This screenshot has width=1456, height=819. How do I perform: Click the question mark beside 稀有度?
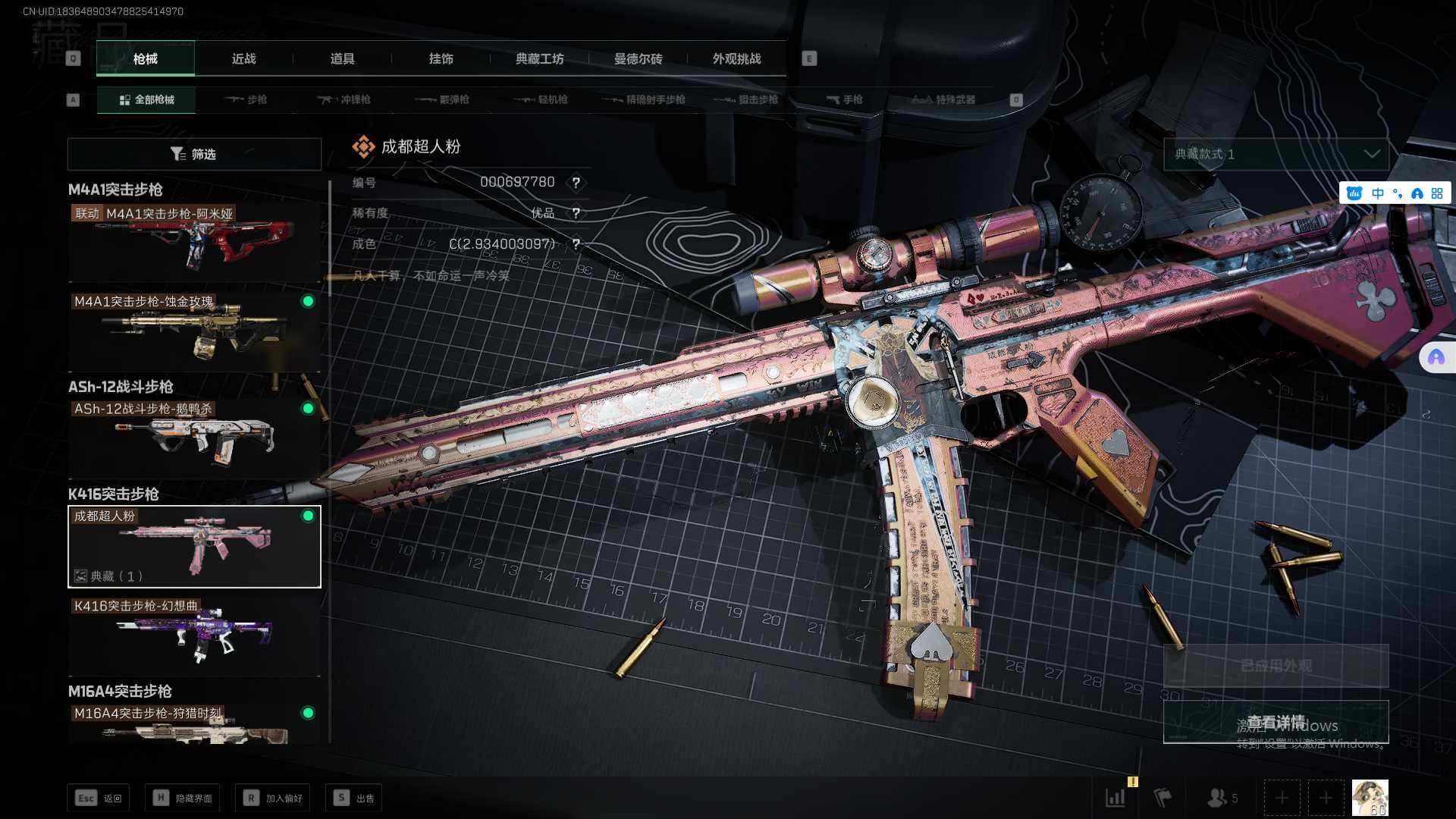tap(576, 213)
